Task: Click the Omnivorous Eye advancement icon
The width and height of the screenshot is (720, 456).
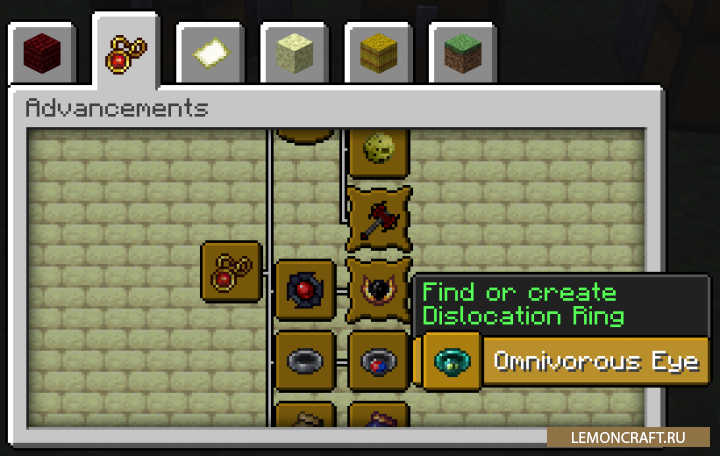Action: click(452, 360)
